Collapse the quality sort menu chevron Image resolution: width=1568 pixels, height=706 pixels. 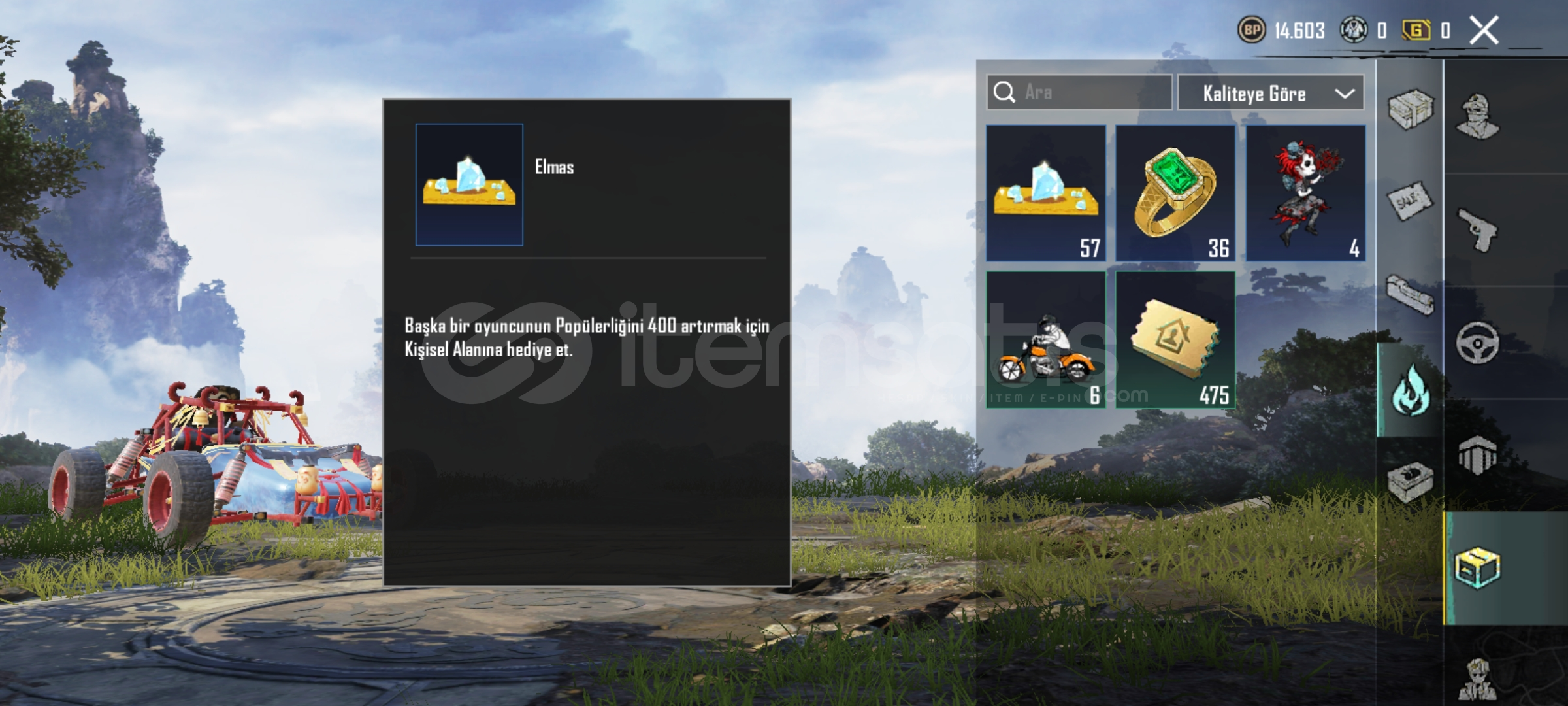coord(1346,93)
